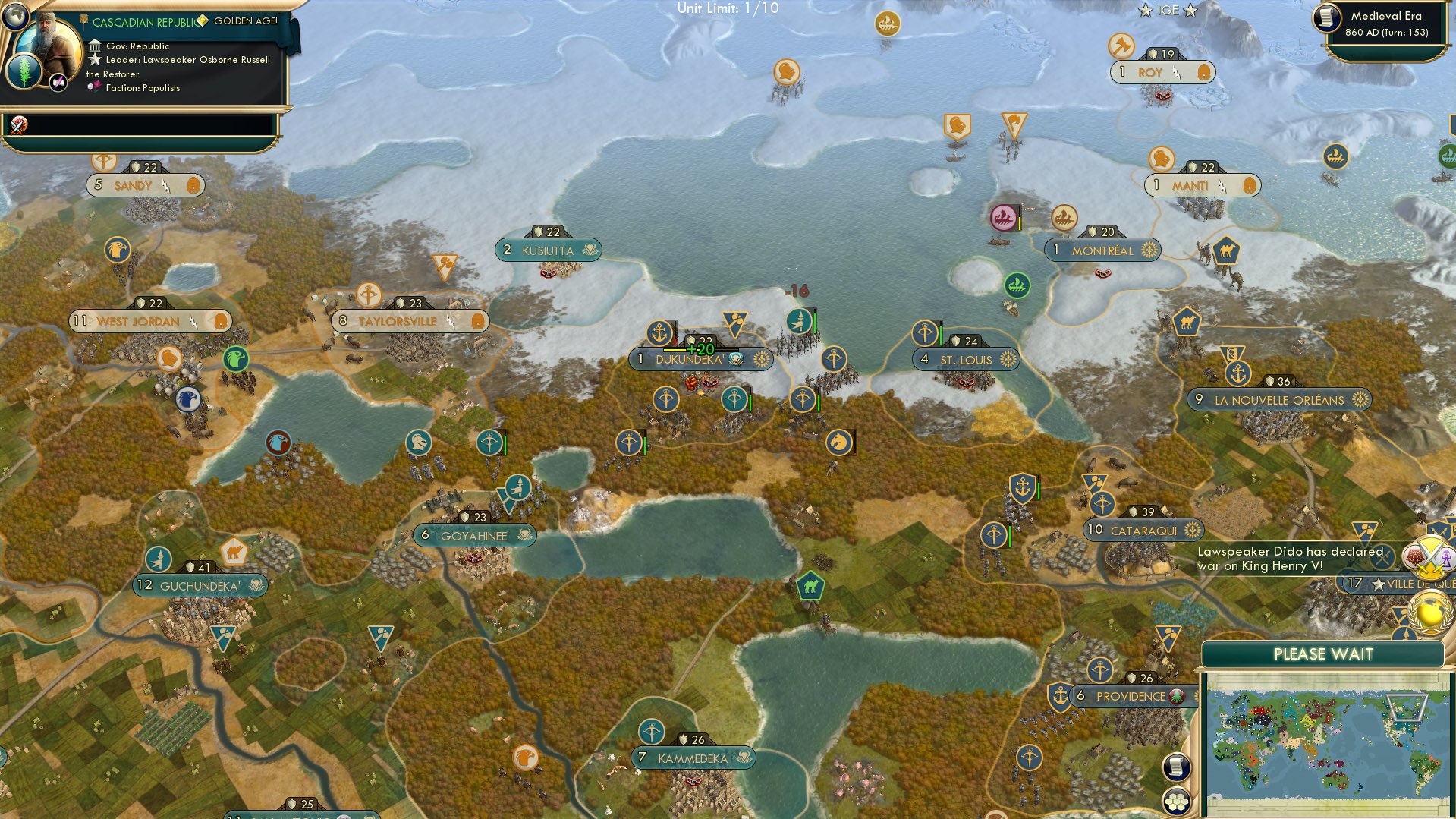The height and width of the screenshot is (819, 1456).
Task: Toggle the hexagon overlay icon beside the minimap
Action: [1178, 799]
